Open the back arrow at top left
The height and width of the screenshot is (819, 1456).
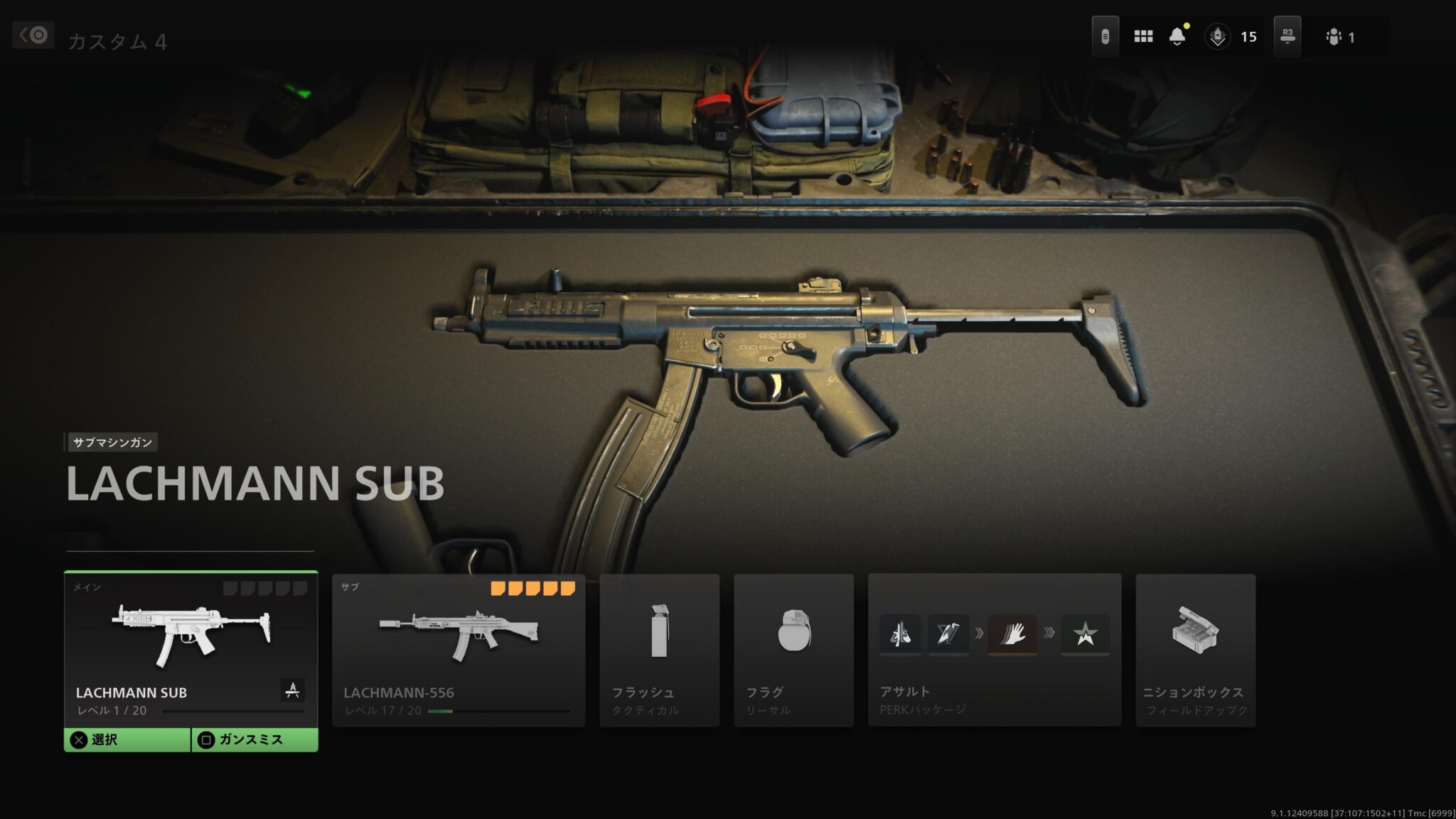coord(33,35)
